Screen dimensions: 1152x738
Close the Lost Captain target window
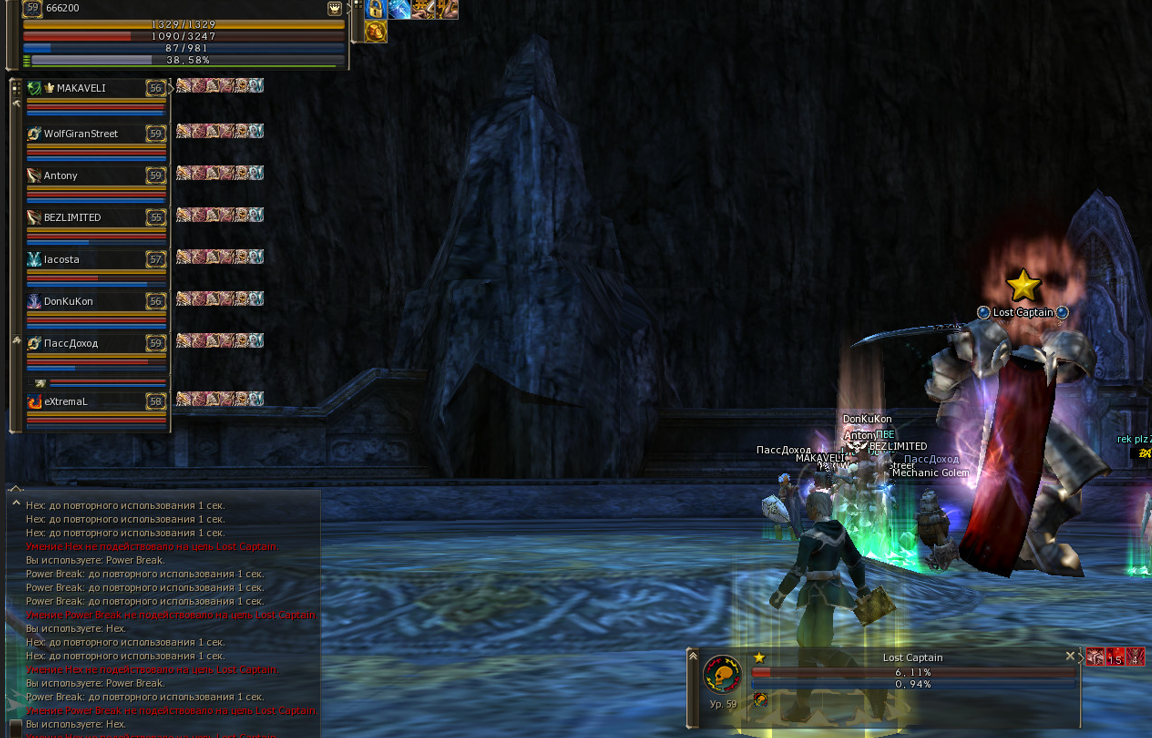tap(1070, 657)
